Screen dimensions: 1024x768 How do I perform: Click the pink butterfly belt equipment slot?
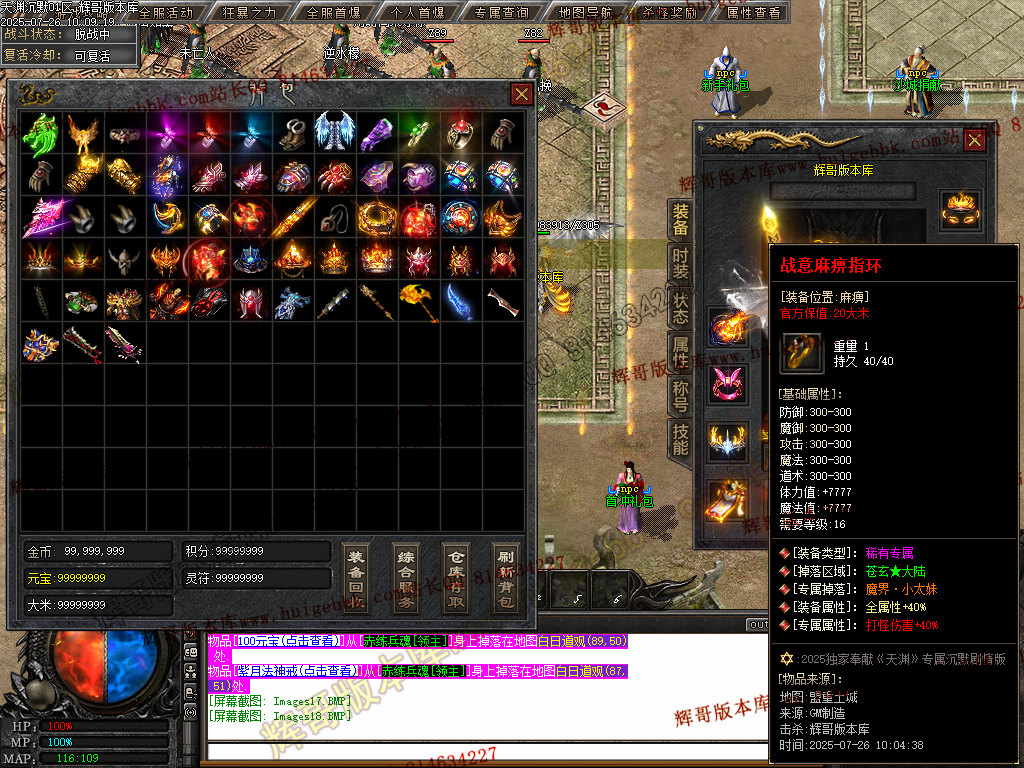pos(728,385)
